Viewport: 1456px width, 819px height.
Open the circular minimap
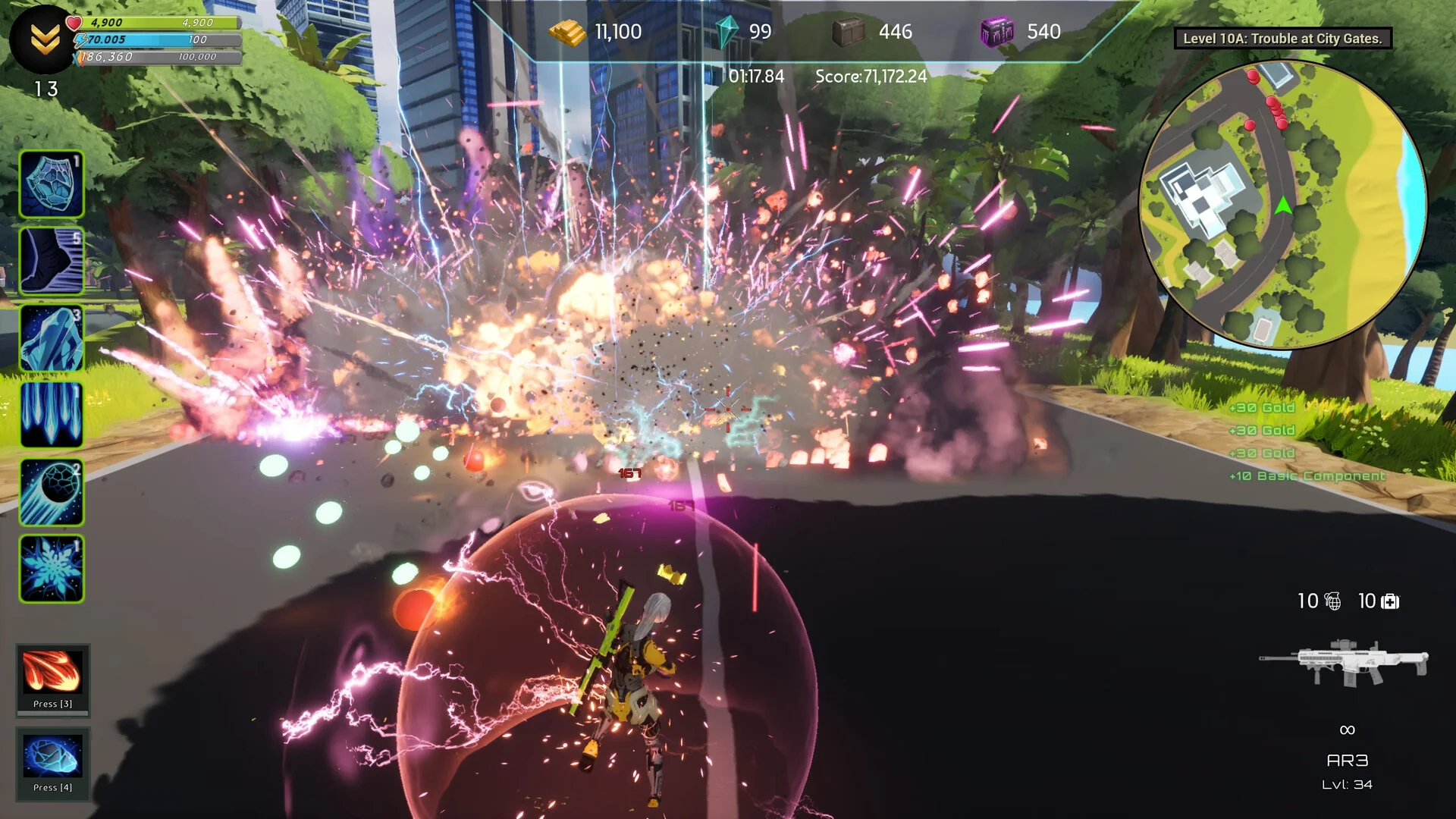(1283, 205)
